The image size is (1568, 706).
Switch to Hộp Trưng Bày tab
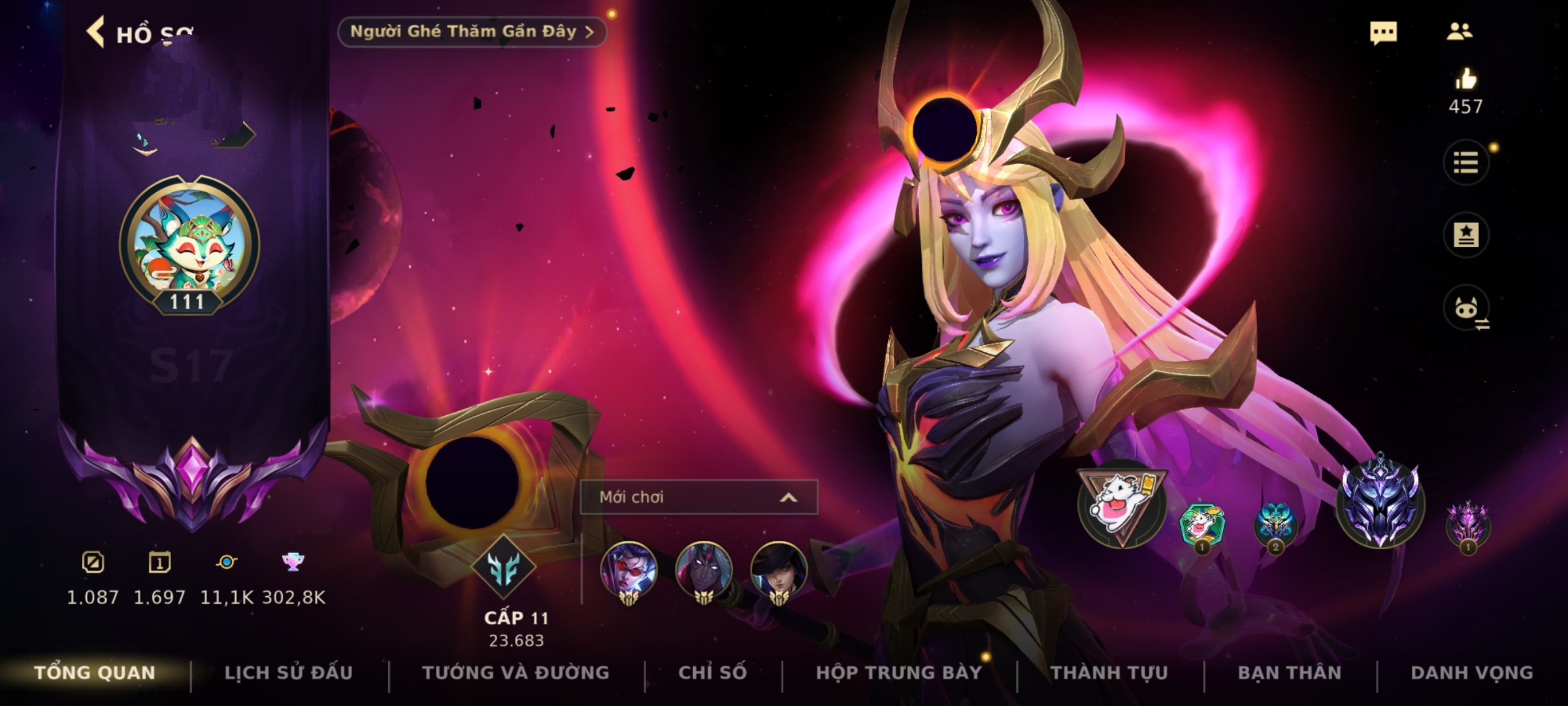pos(898,673)
